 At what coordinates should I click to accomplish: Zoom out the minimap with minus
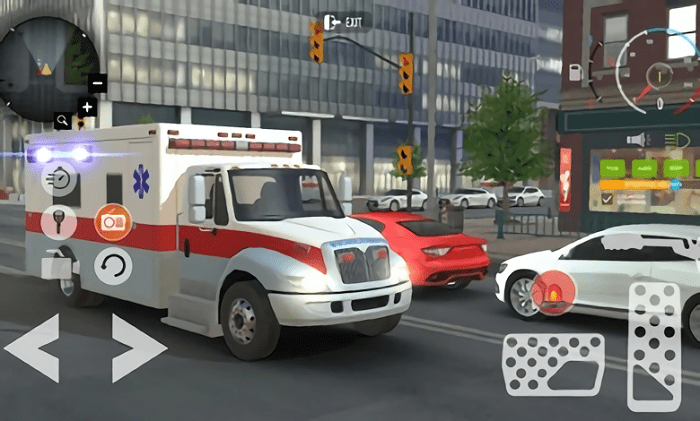pyautogui.click(x=97, y=84)
